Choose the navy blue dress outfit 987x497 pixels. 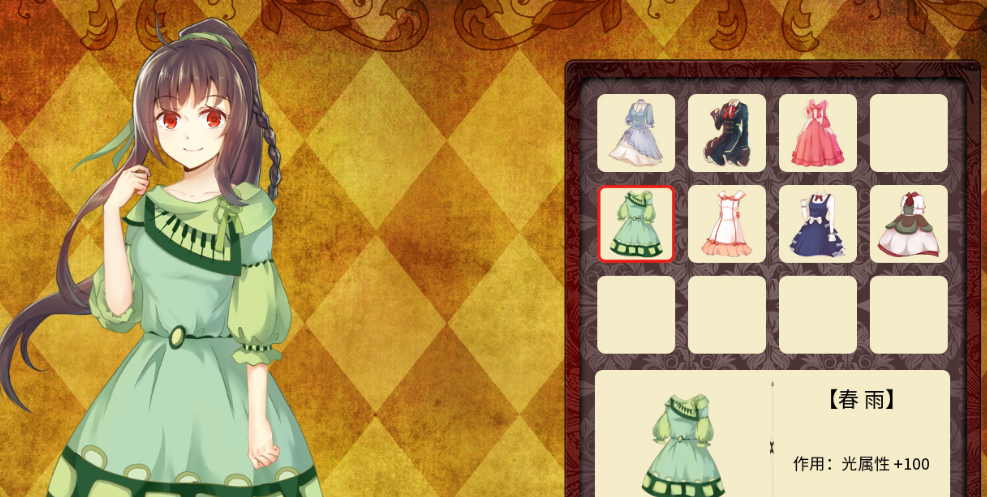point(818,224)
